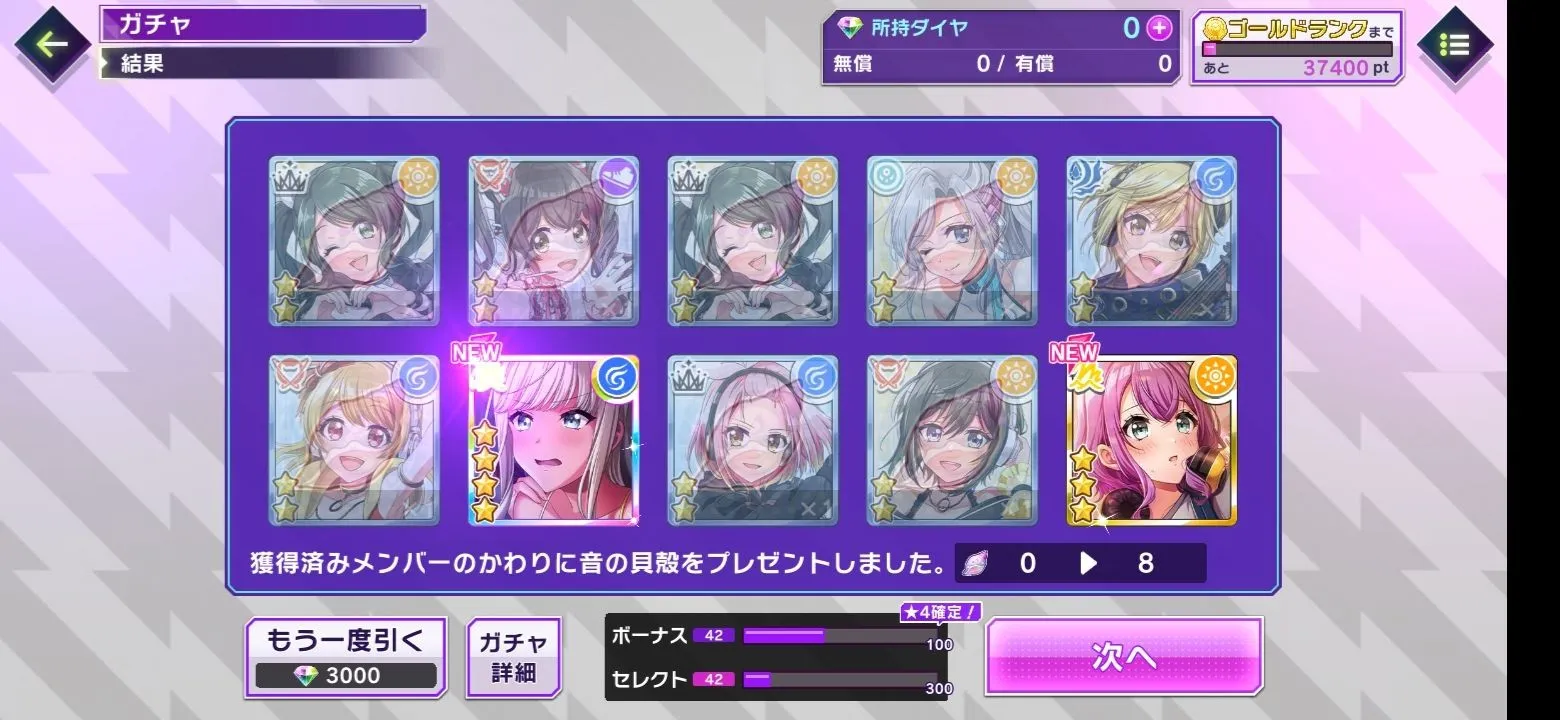
Task: Open the hamburger menu icon
Action: click(1454, 45)
